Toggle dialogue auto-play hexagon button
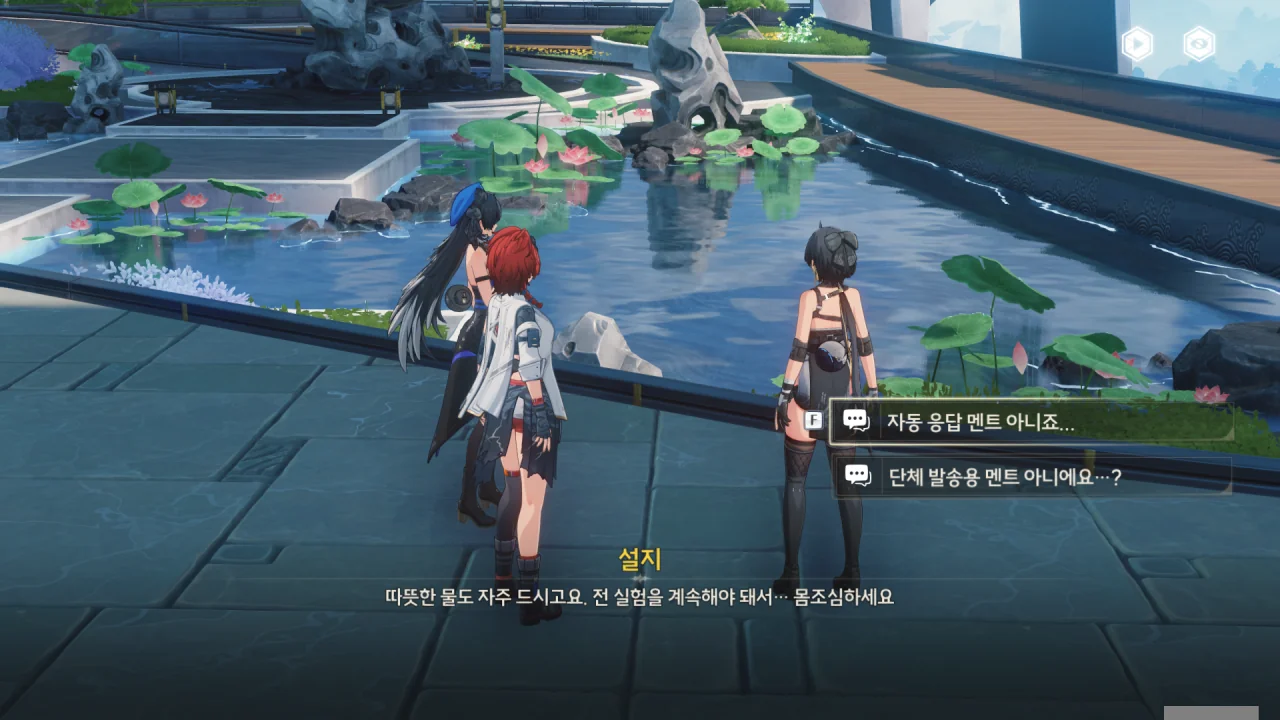 tap(1137, 44)
